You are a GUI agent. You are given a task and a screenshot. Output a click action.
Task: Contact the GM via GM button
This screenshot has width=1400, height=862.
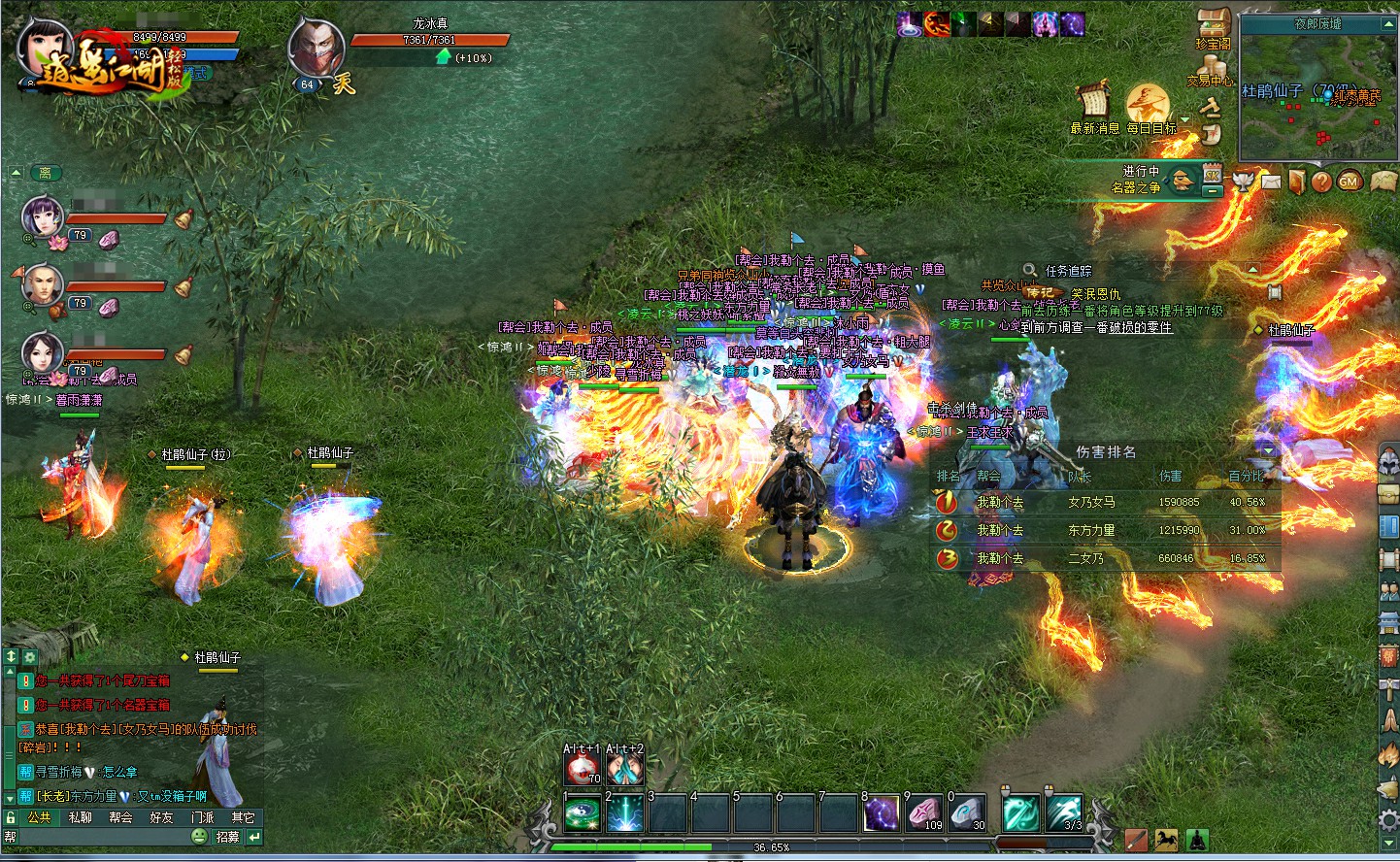click(1350, 181)
